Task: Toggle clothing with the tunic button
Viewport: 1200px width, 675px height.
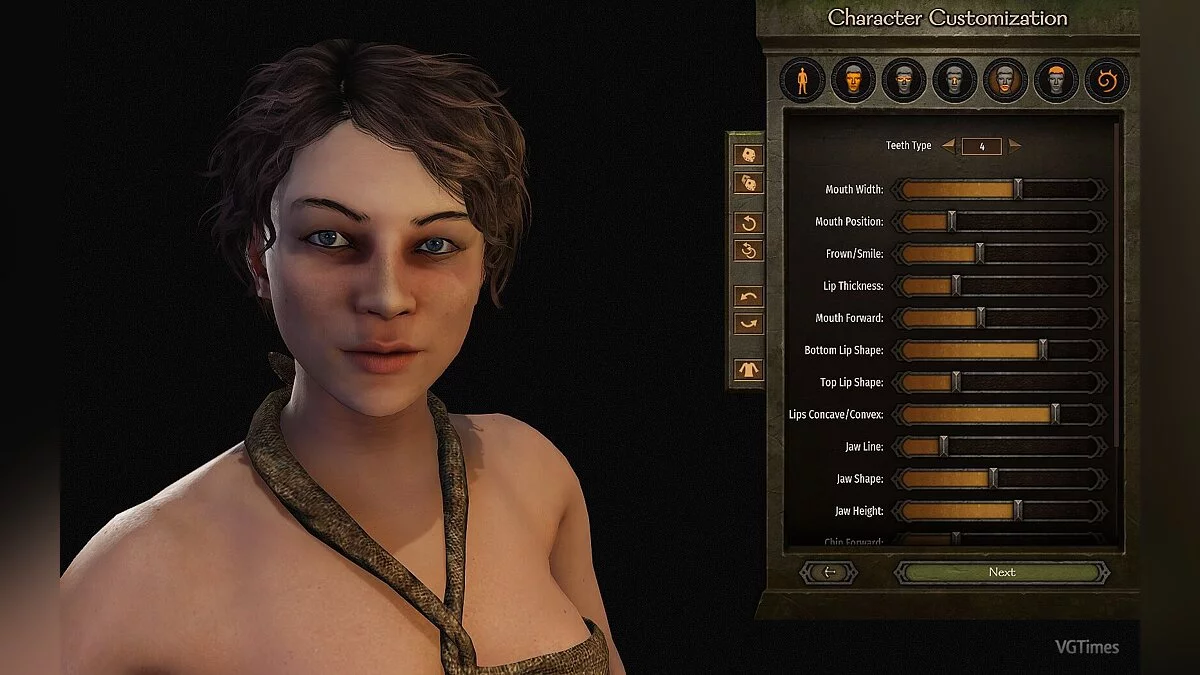Action: (x=748, y=369)
